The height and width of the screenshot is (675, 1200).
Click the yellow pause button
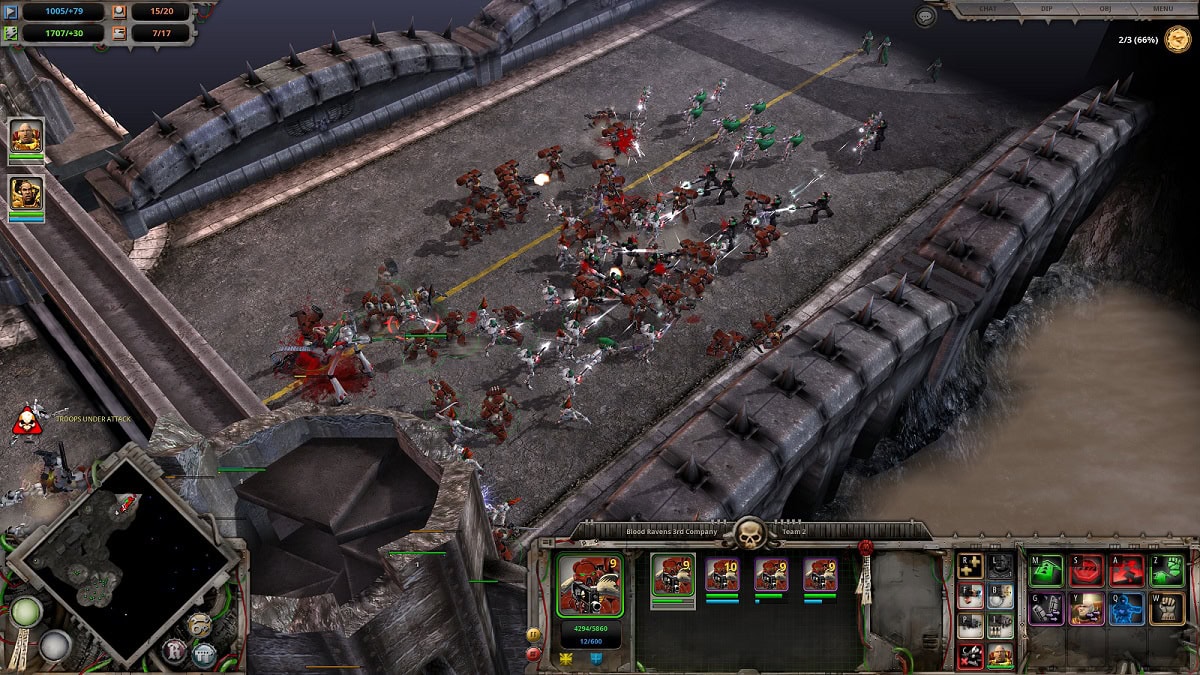click(x=533, y=634)
